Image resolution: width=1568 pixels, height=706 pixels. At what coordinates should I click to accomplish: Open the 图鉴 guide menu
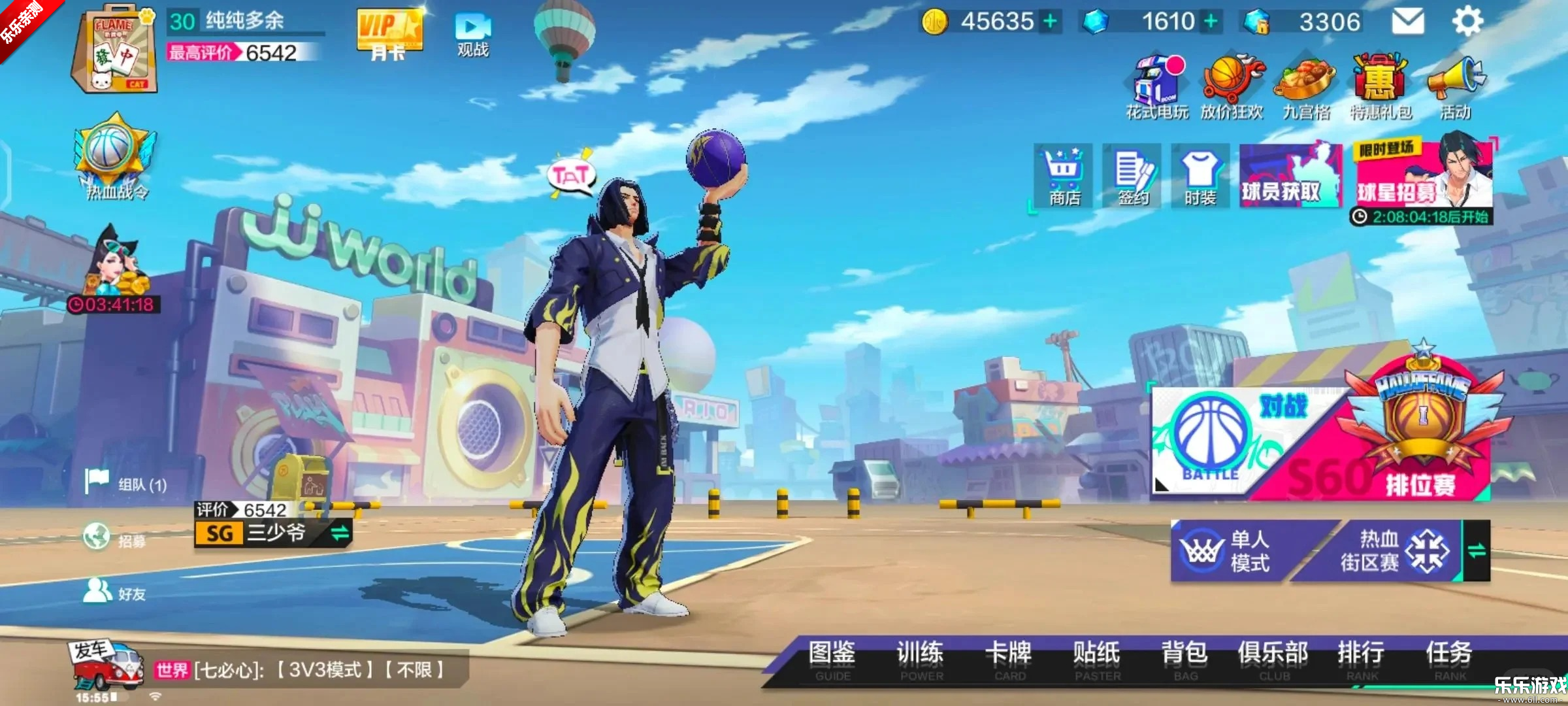[x=832, y=660]
